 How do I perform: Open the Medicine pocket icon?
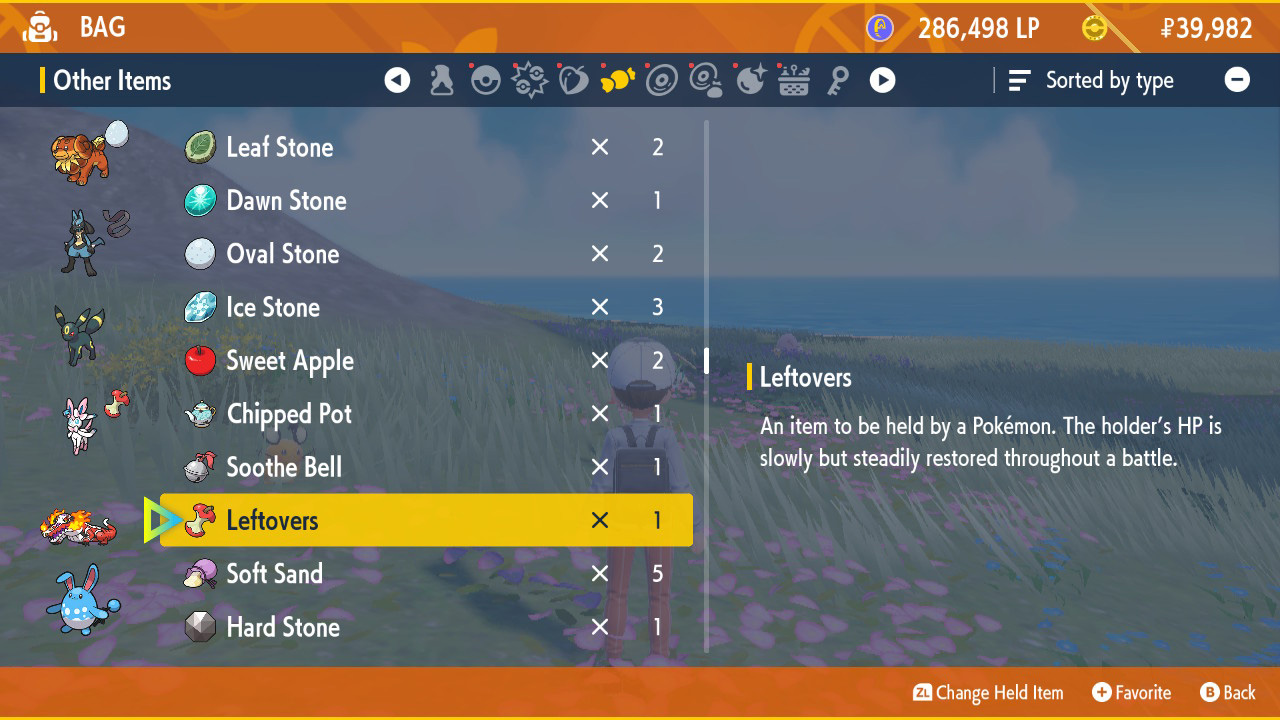tap(441, 80)
